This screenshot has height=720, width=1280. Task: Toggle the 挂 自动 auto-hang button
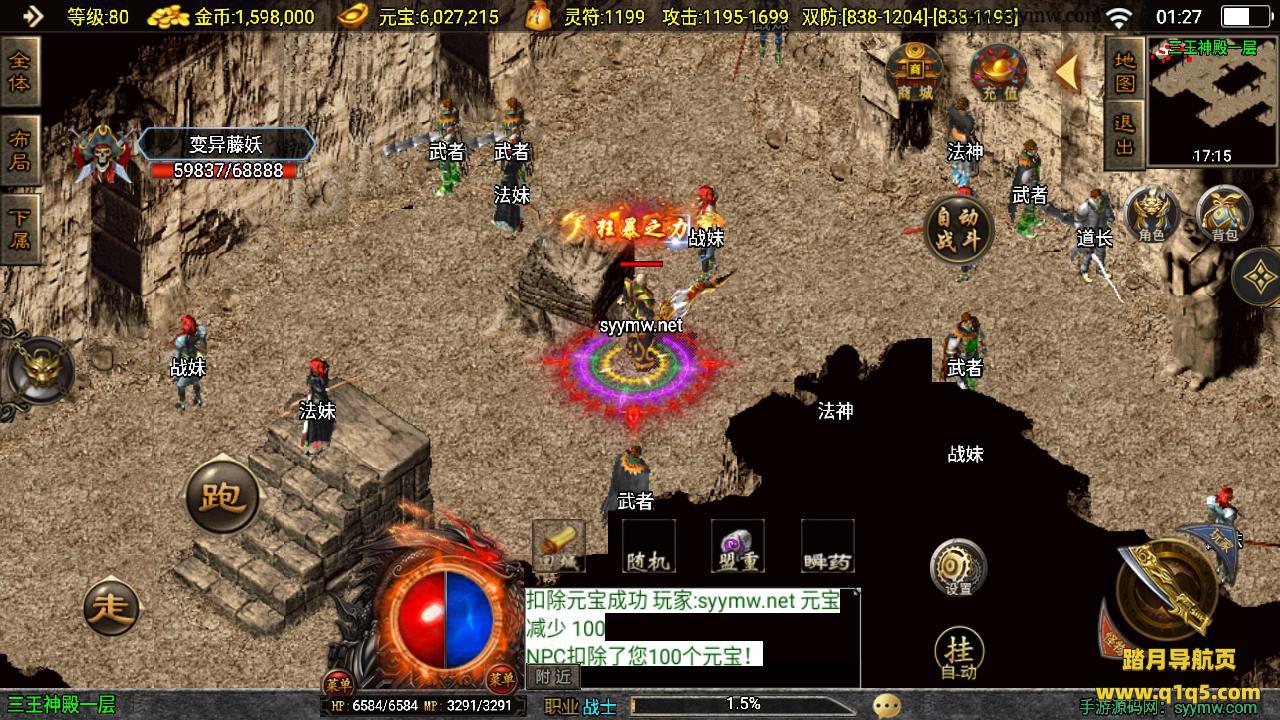(x=958, y=655)
